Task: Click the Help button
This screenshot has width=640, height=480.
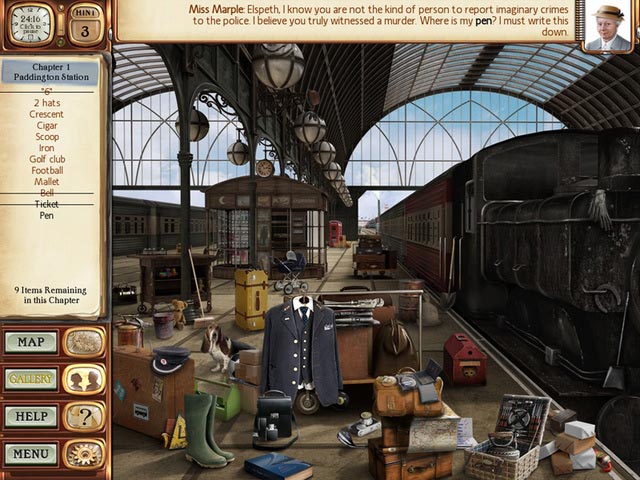Action: click(x=31, y=416)
